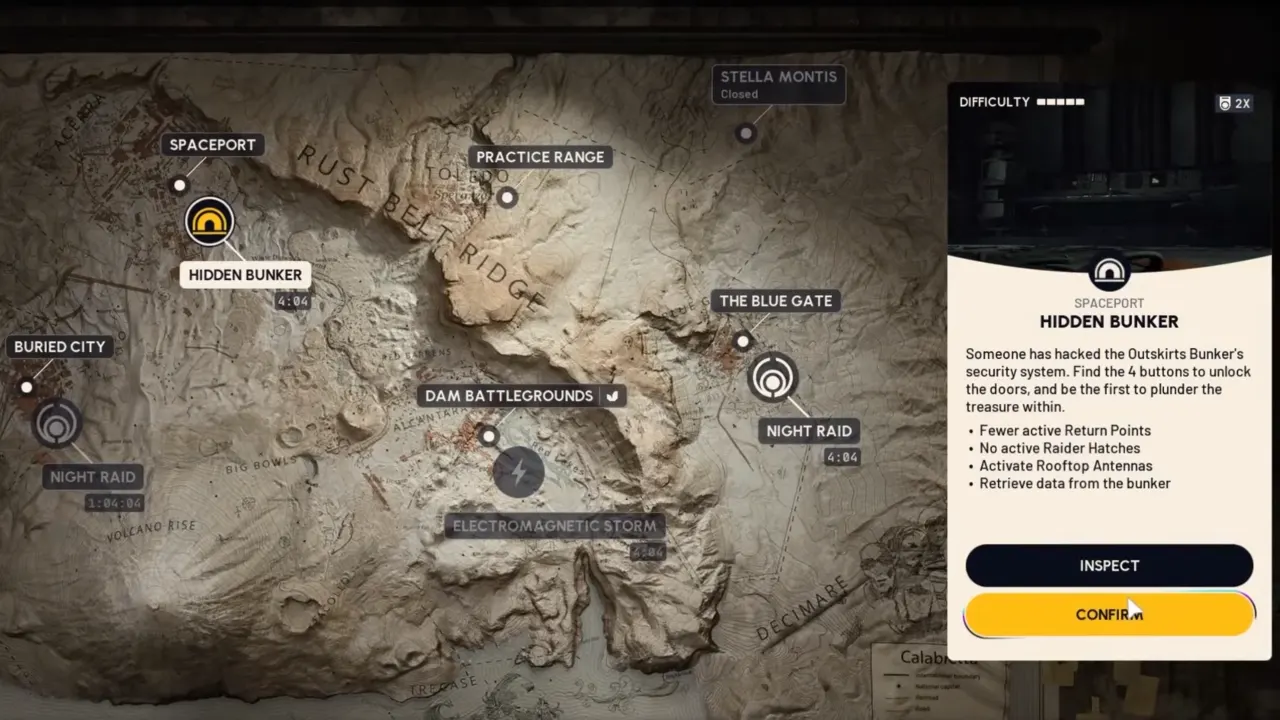Click the faction emblem on Dam Battlegrounds label
This screenshot has width=1280, height=720.
point(612,395)
